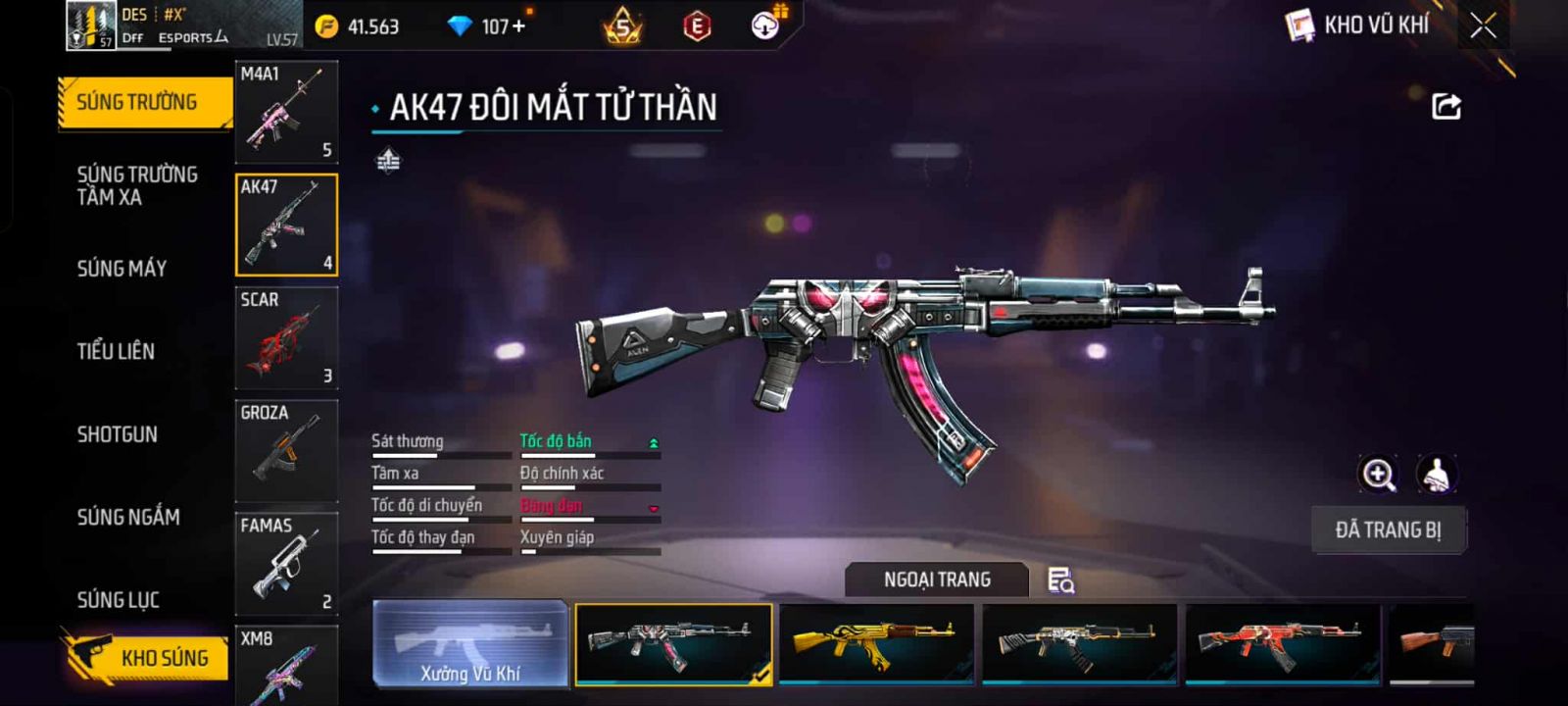
Task: Choose the golden AK47 skin
Action: tap(876, 643)
